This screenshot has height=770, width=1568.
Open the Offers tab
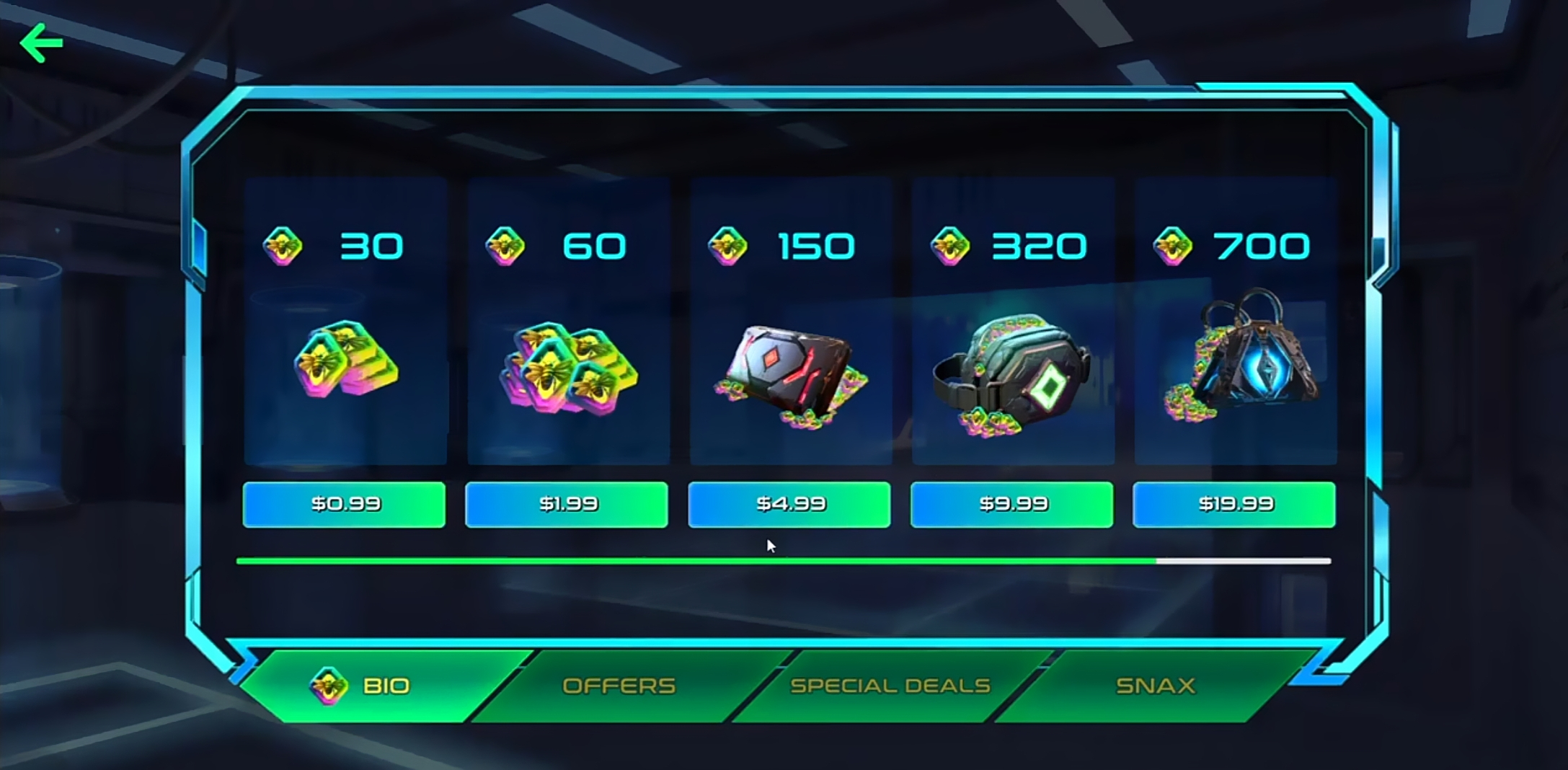point(619,686)
